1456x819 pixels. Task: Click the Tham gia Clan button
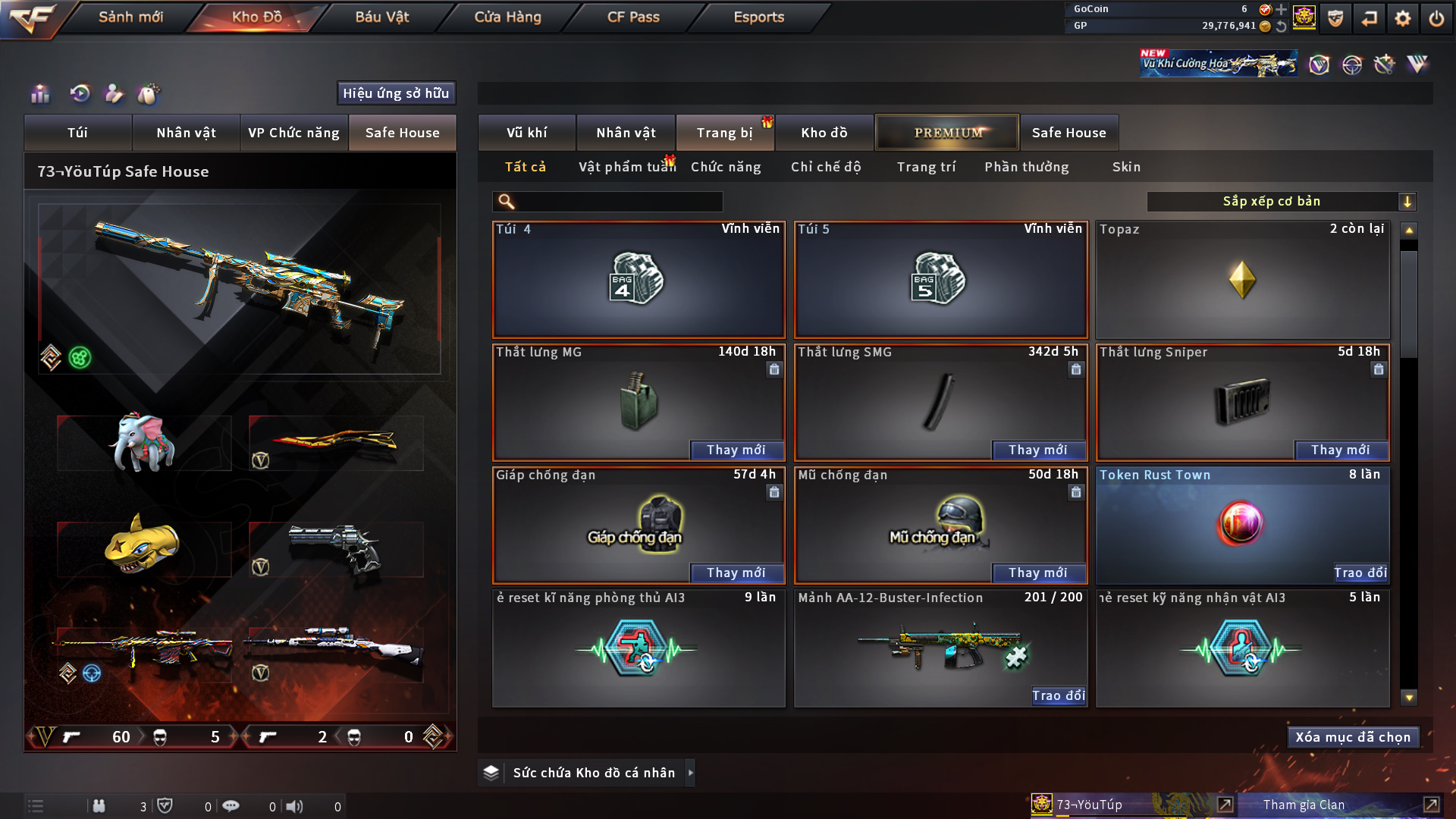coord(1303,805)
